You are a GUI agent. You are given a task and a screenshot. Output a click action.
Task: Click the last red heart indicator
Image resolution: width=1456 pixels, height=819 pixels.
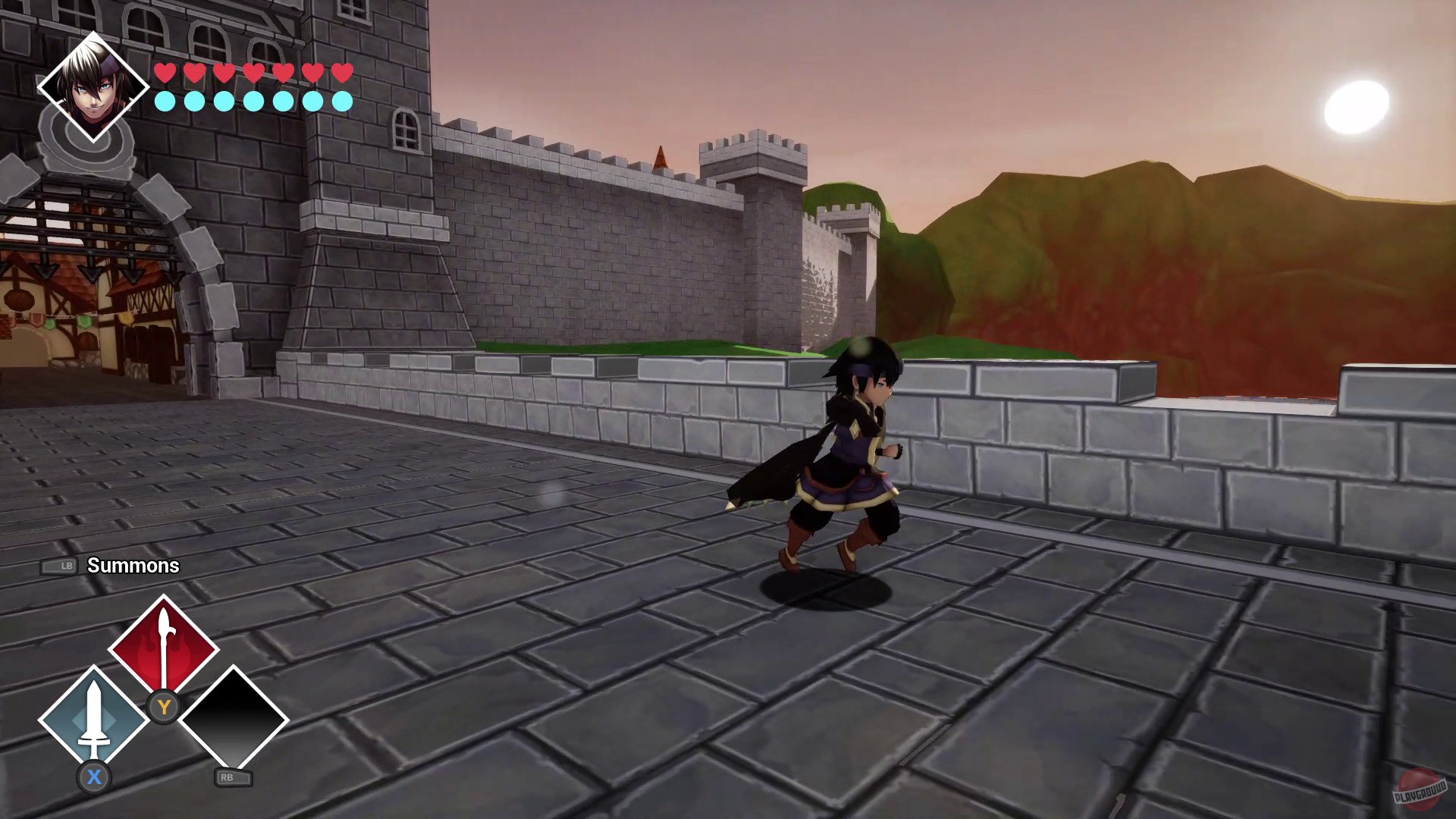pyautogui.click(x=344, y=74)
